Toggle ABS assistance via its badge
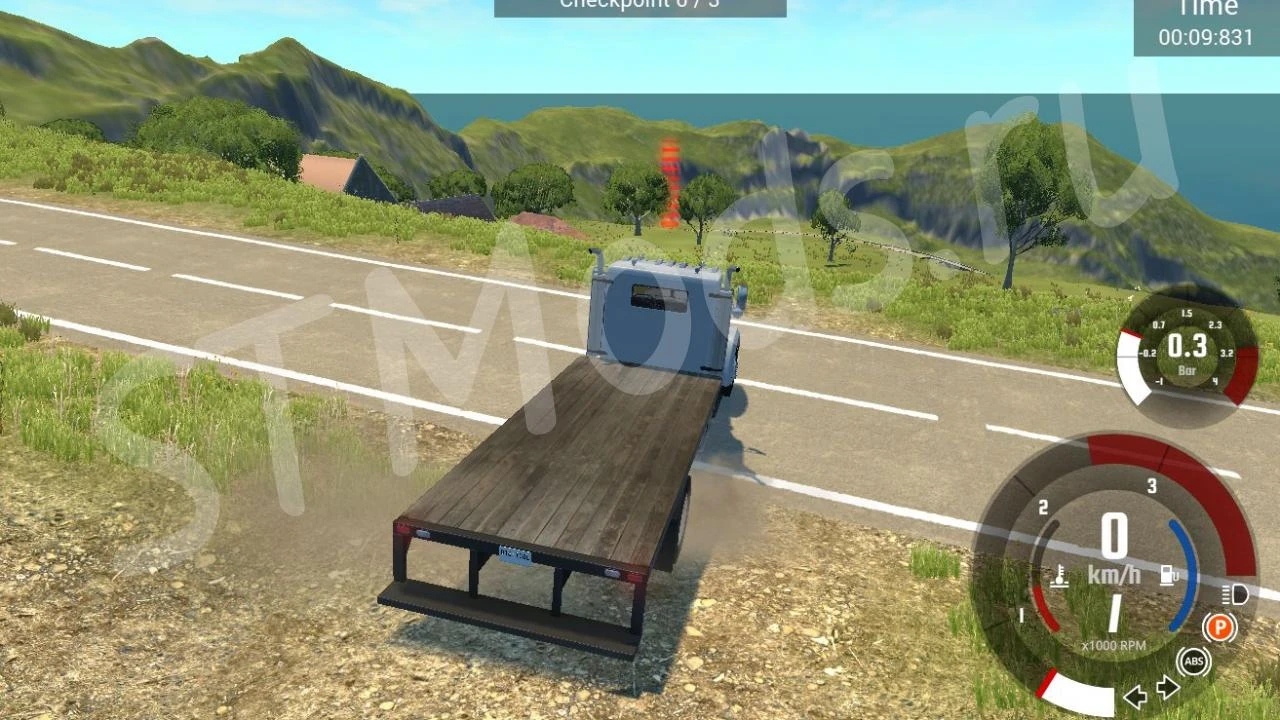1280x720 pixels. point(1194,660)
